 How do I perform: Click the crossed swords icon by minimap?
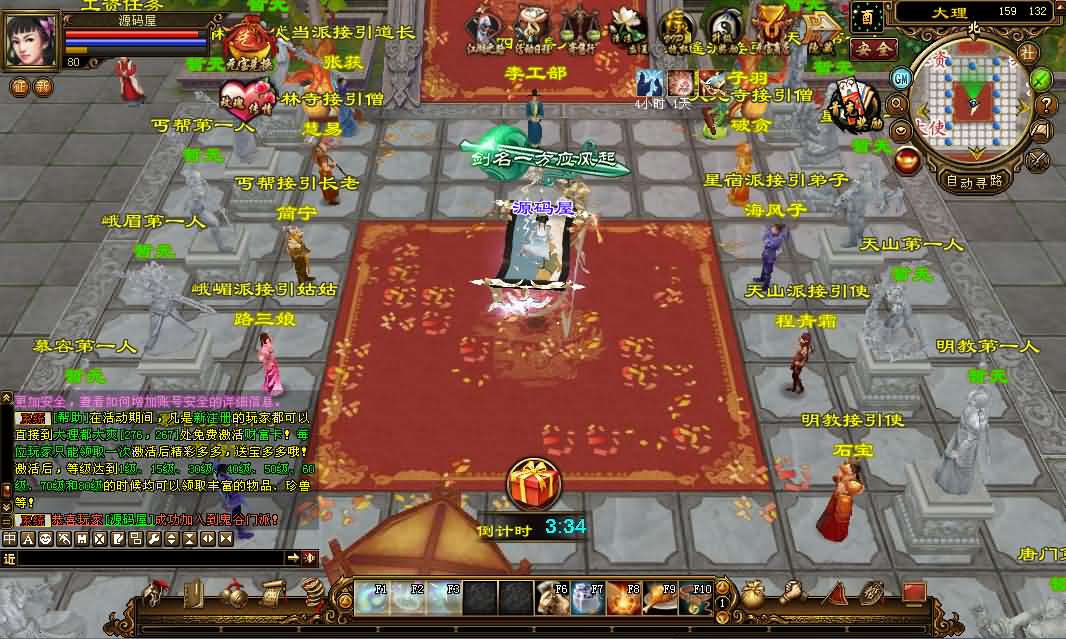tap(1038, 158)
